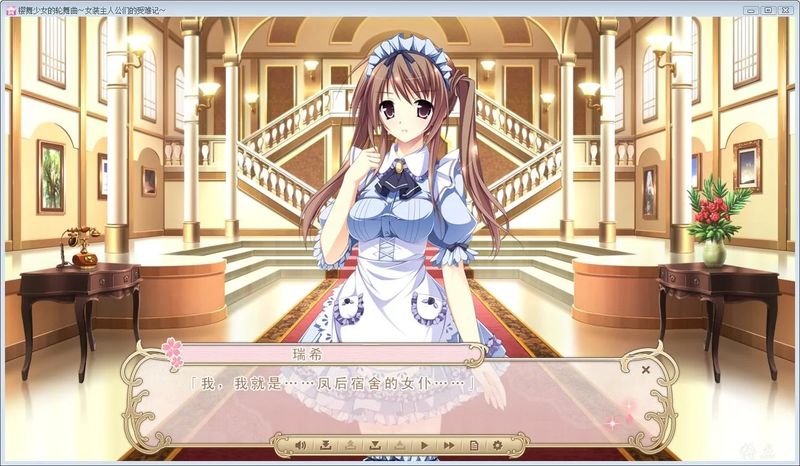
Task: Minimize the game window
Action: pyautogui.click(x=750, y=9)
